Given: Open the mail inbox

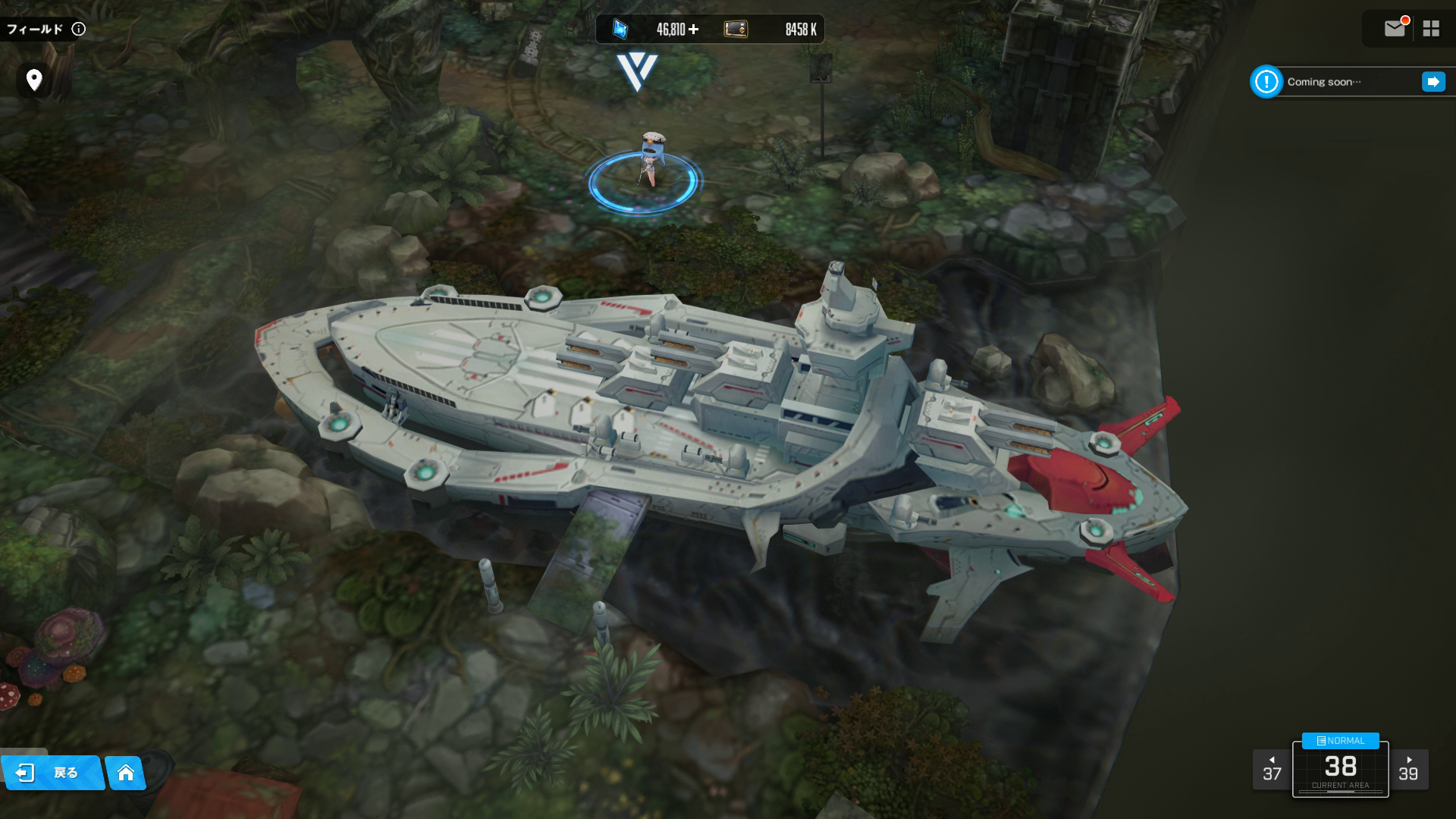Looking at the screenshot, I should [x=1395, y=29].
